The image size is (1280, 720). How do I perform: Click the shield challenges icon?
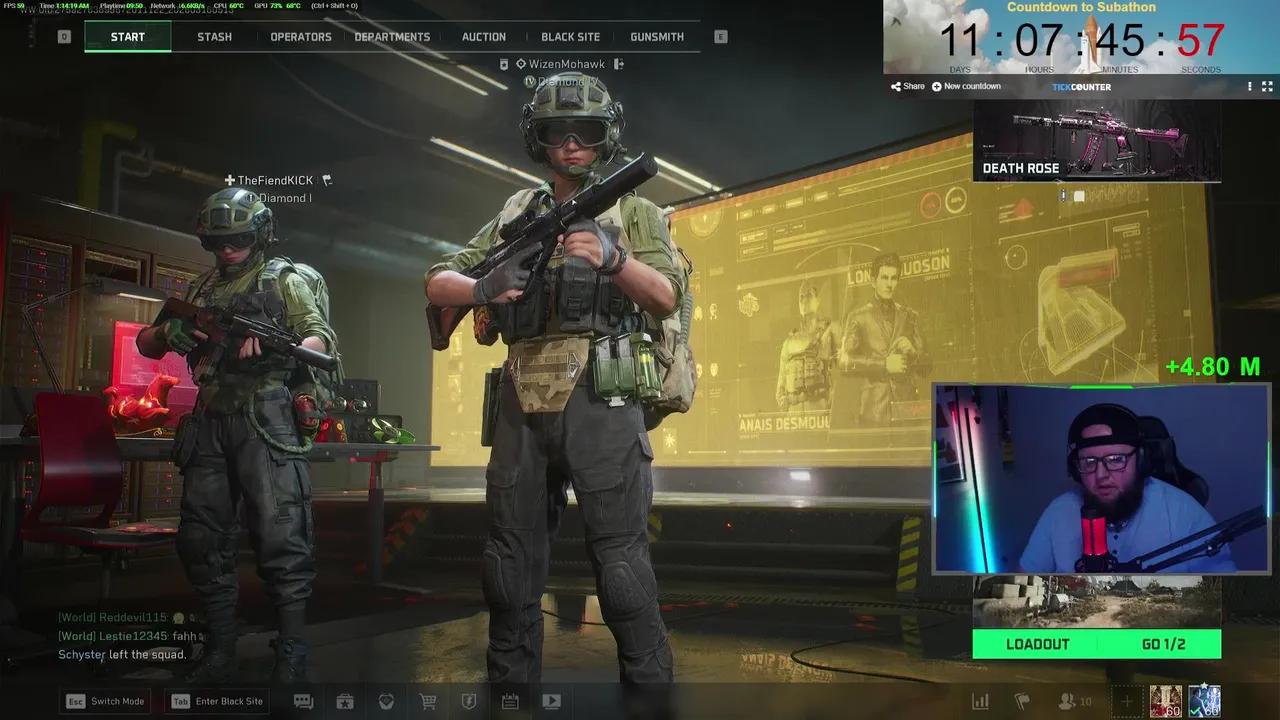coord(469,701)
